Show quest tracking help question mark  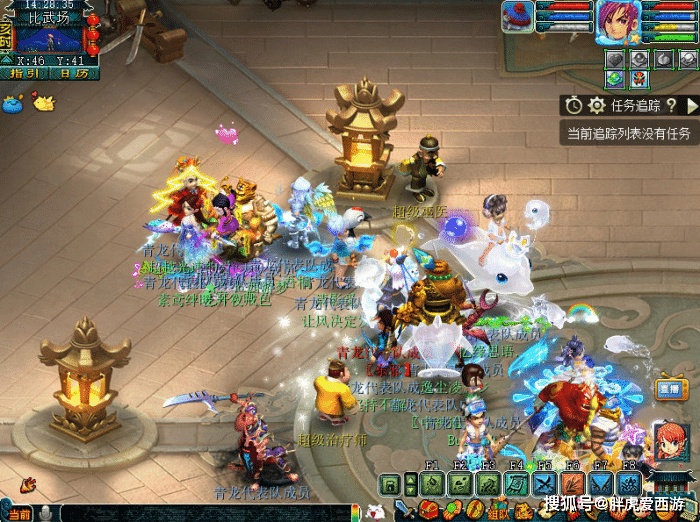click(x=671, y=105)
